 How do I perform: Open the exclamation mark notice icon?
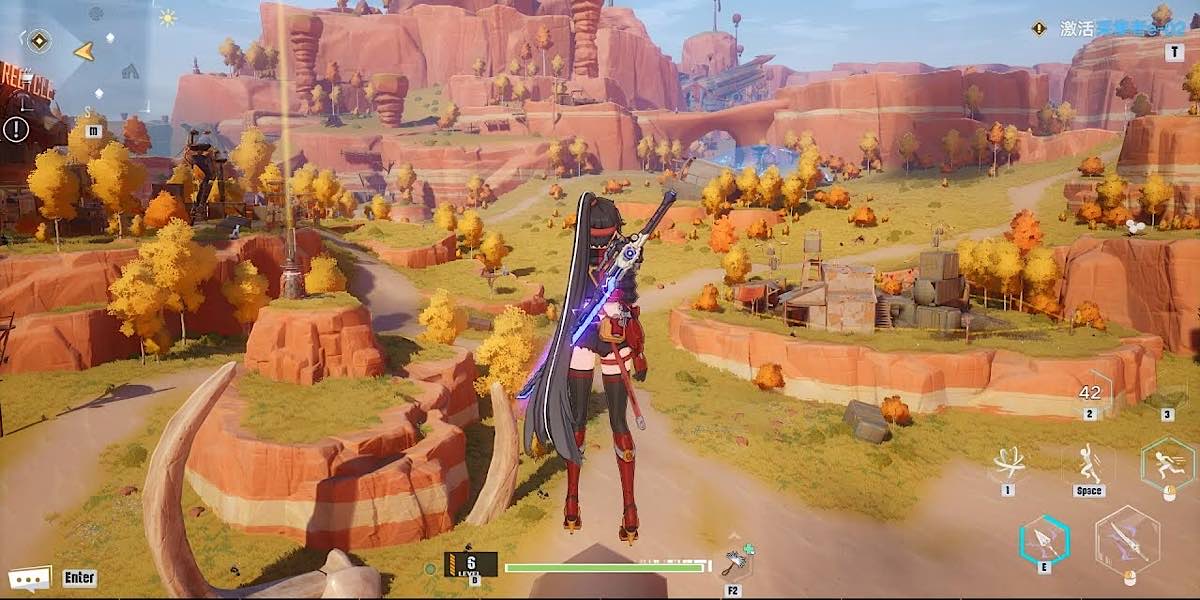pyautogui.click(x=16, y=129)
